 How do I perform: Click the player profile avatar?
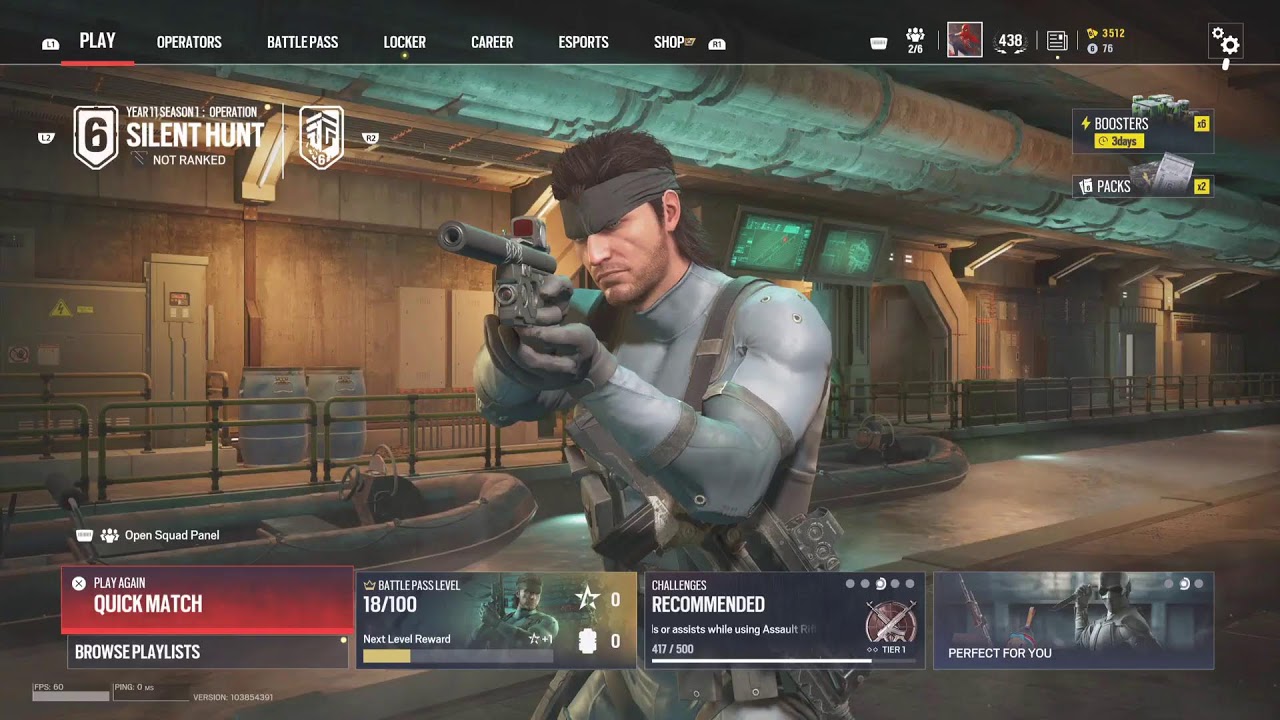click(965, 40)
